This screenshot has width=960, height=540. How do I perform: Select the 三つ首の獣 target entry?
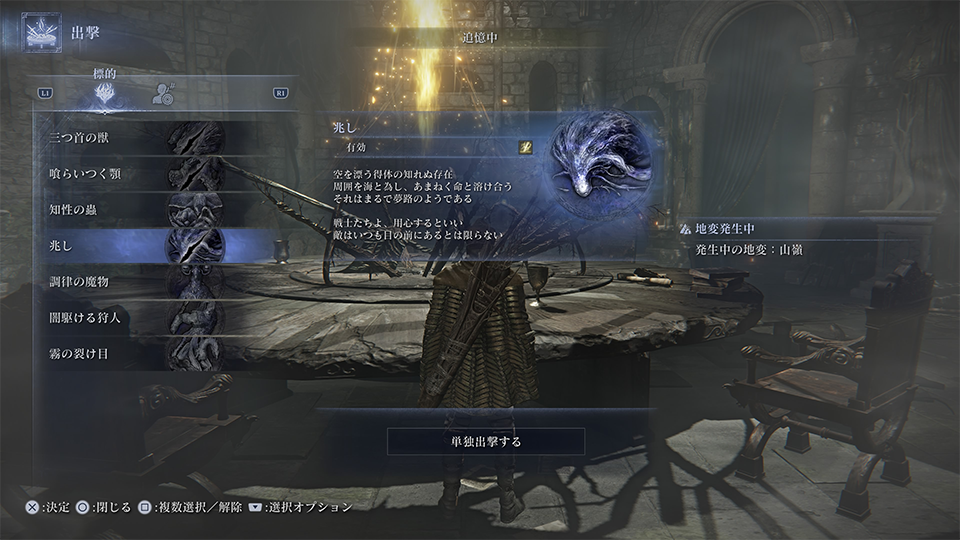click(x=150, y=138)
